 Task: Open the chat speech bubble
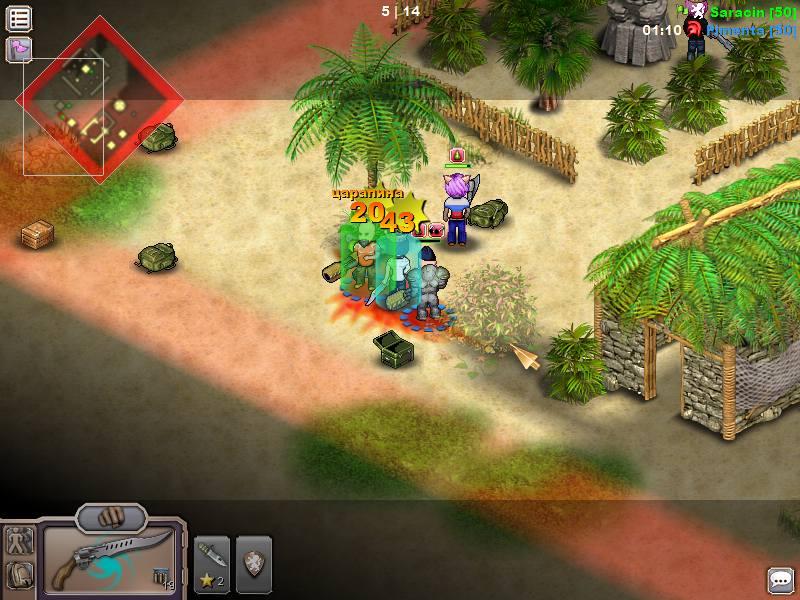click(x=780, y=581)
